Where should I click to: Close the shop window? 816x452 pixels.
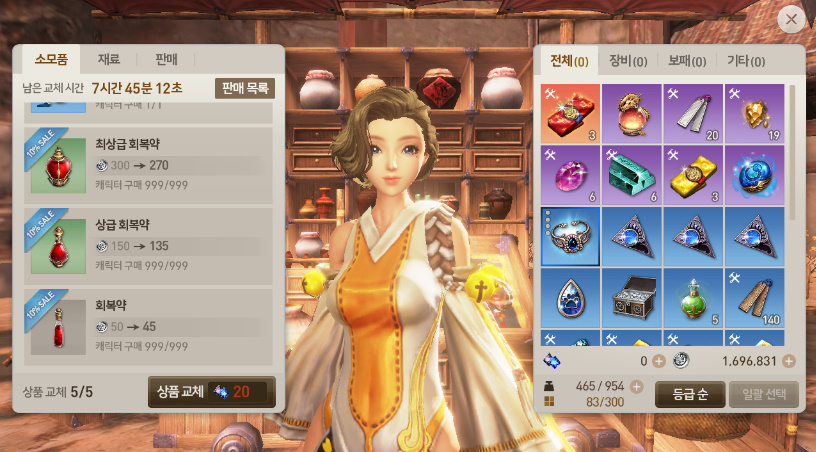(791, 18)
